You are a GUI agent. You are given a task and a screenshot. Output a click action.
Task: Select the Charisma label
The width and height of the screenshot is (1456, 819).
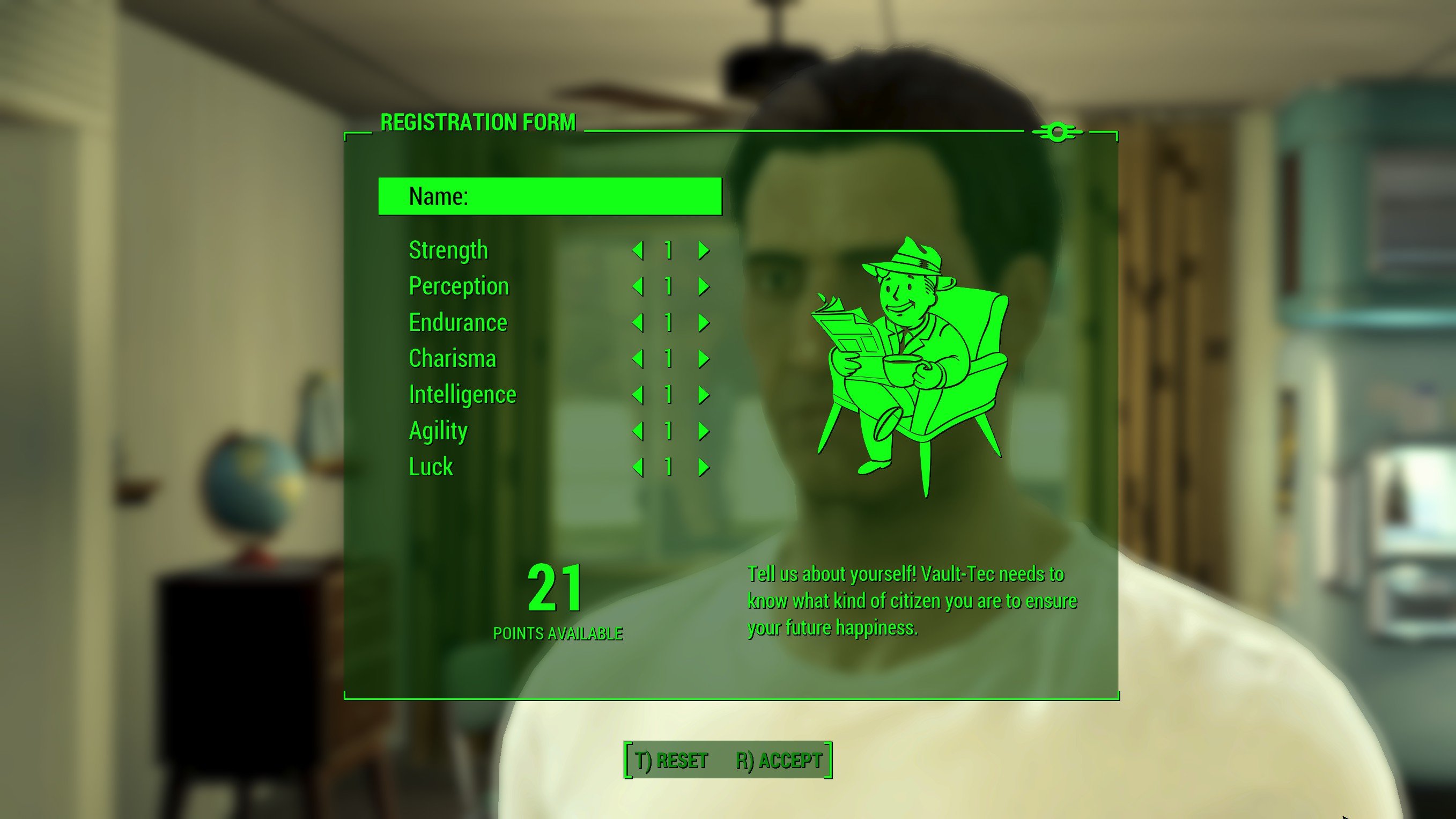[452, 358]
